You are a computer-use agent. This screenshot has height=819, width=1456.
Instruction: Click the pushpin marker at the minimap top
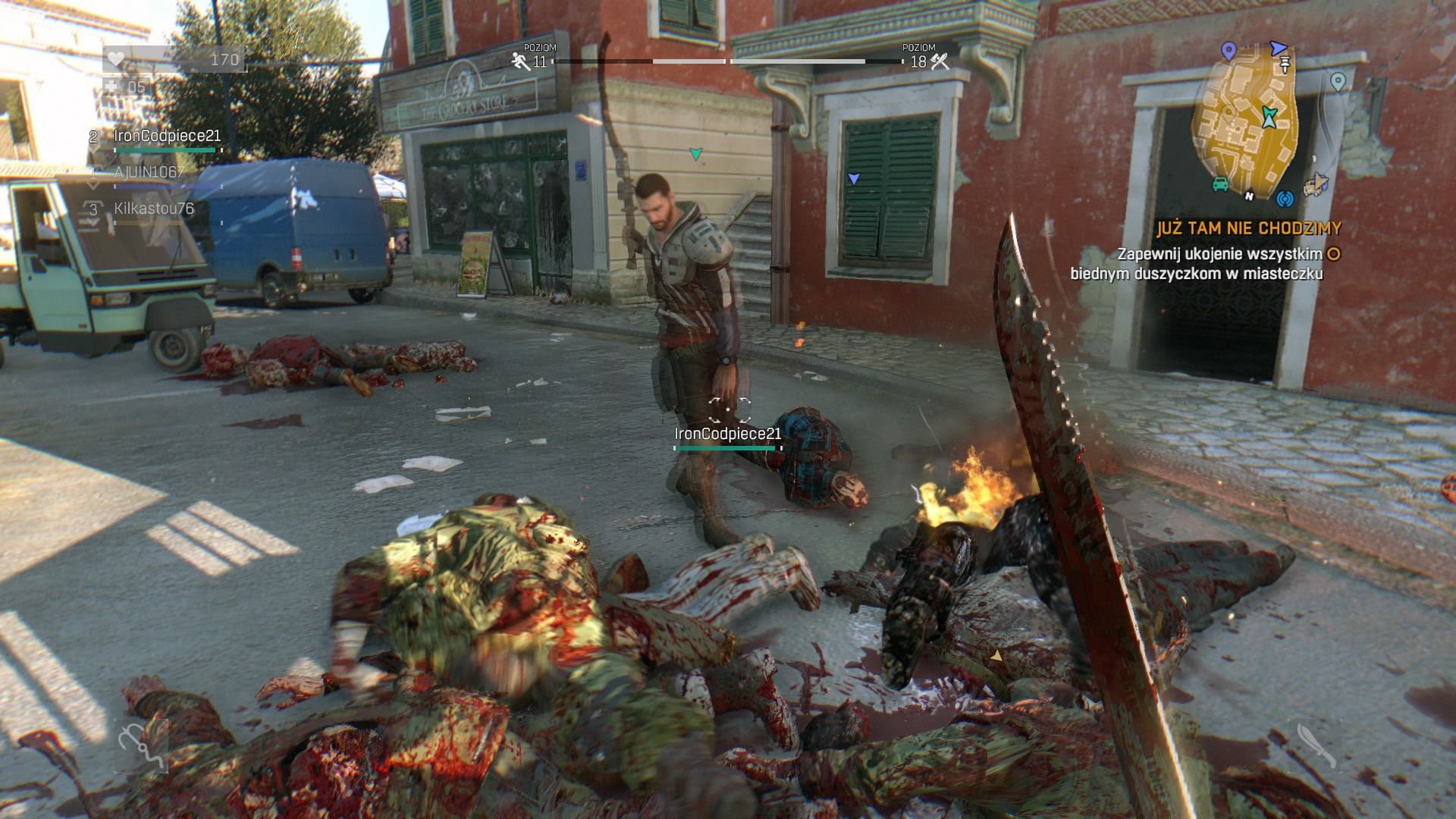coord(1285,64)
